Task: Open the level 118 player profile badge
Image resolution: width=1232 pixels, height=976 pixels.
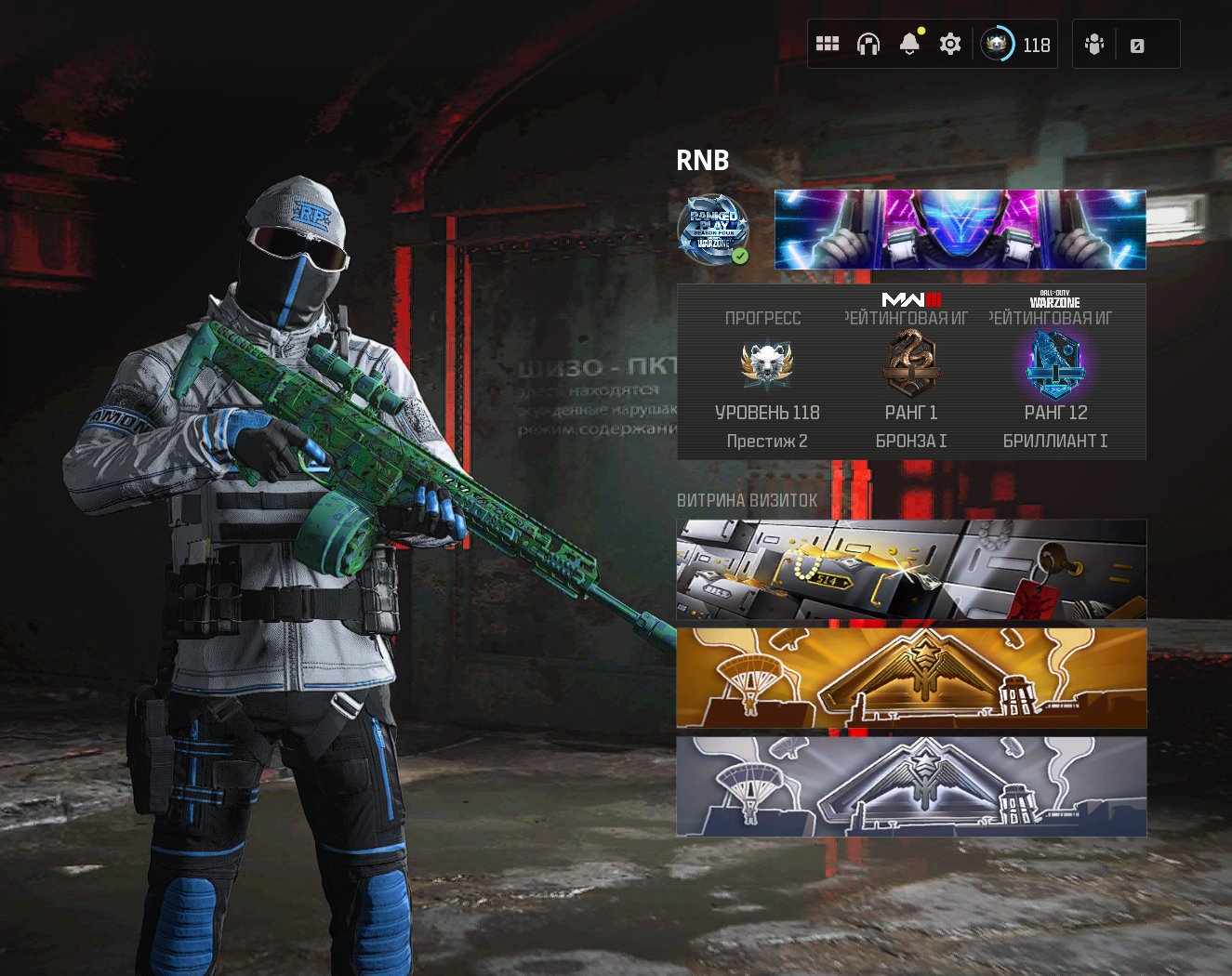Action: coord(1015,44)
